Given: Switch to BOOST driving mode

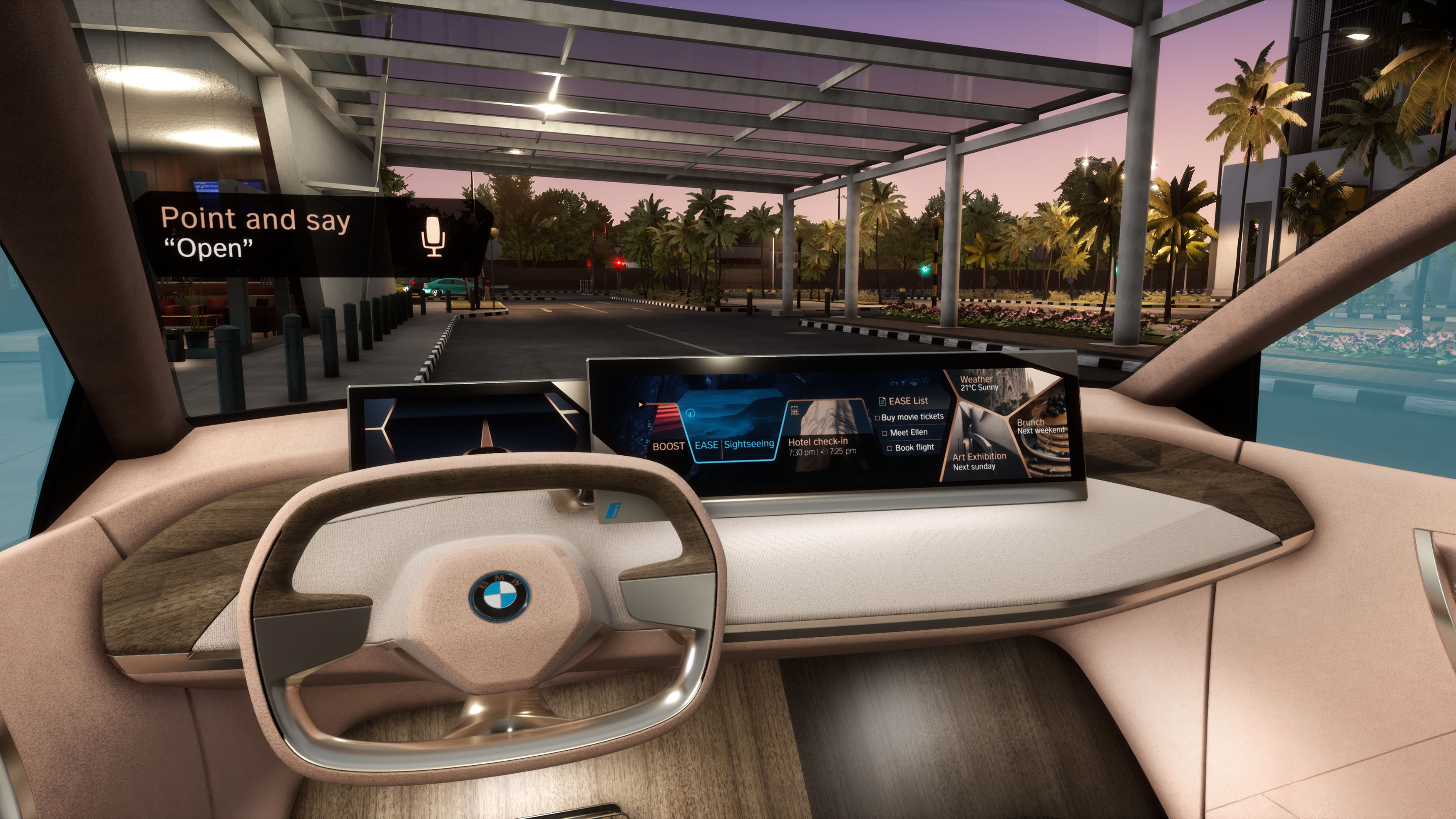Looking at the screenshot, I should 668,447.
